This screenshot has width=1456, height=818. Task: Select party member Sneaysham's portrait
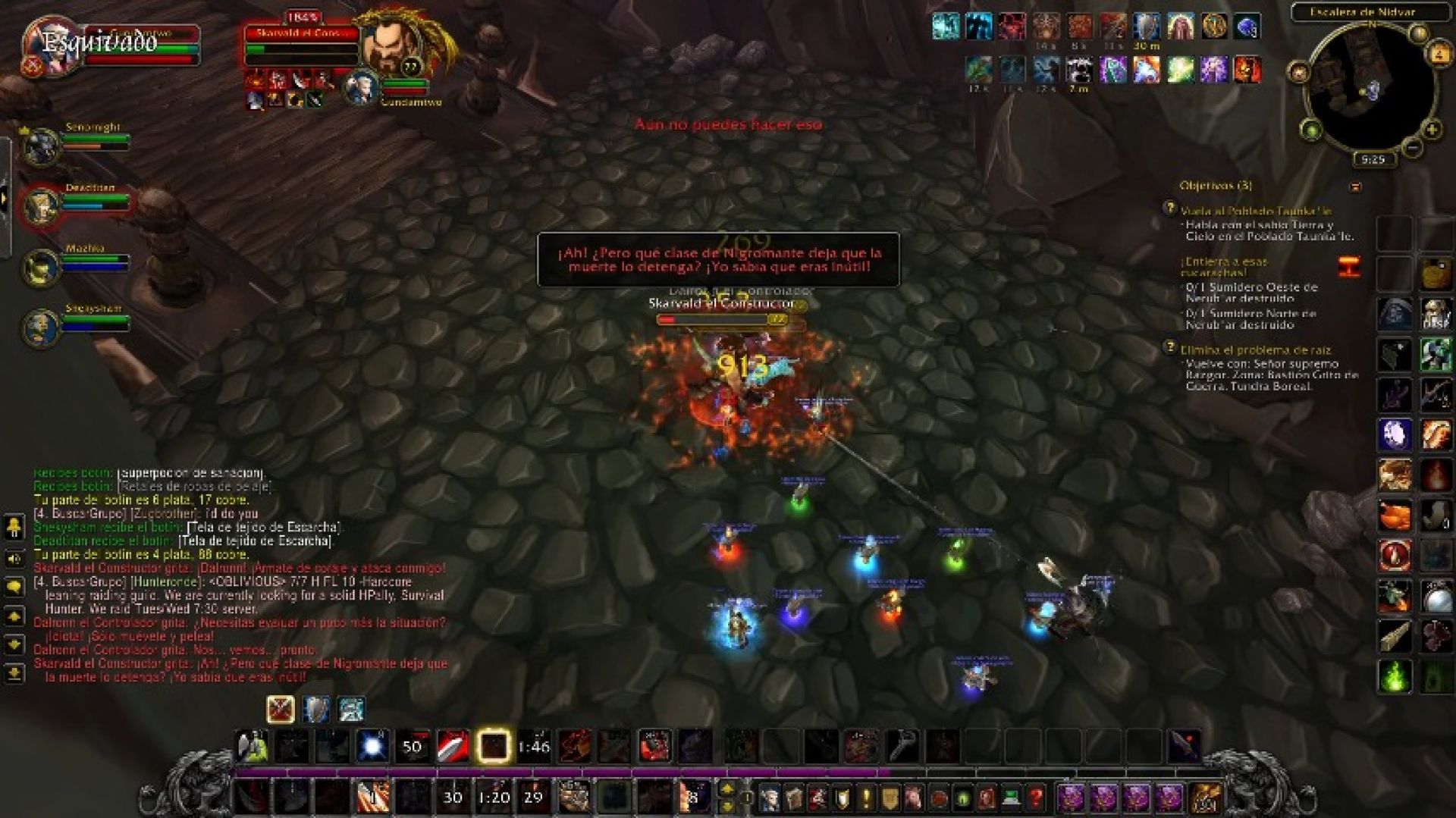(x=42, y=327)
